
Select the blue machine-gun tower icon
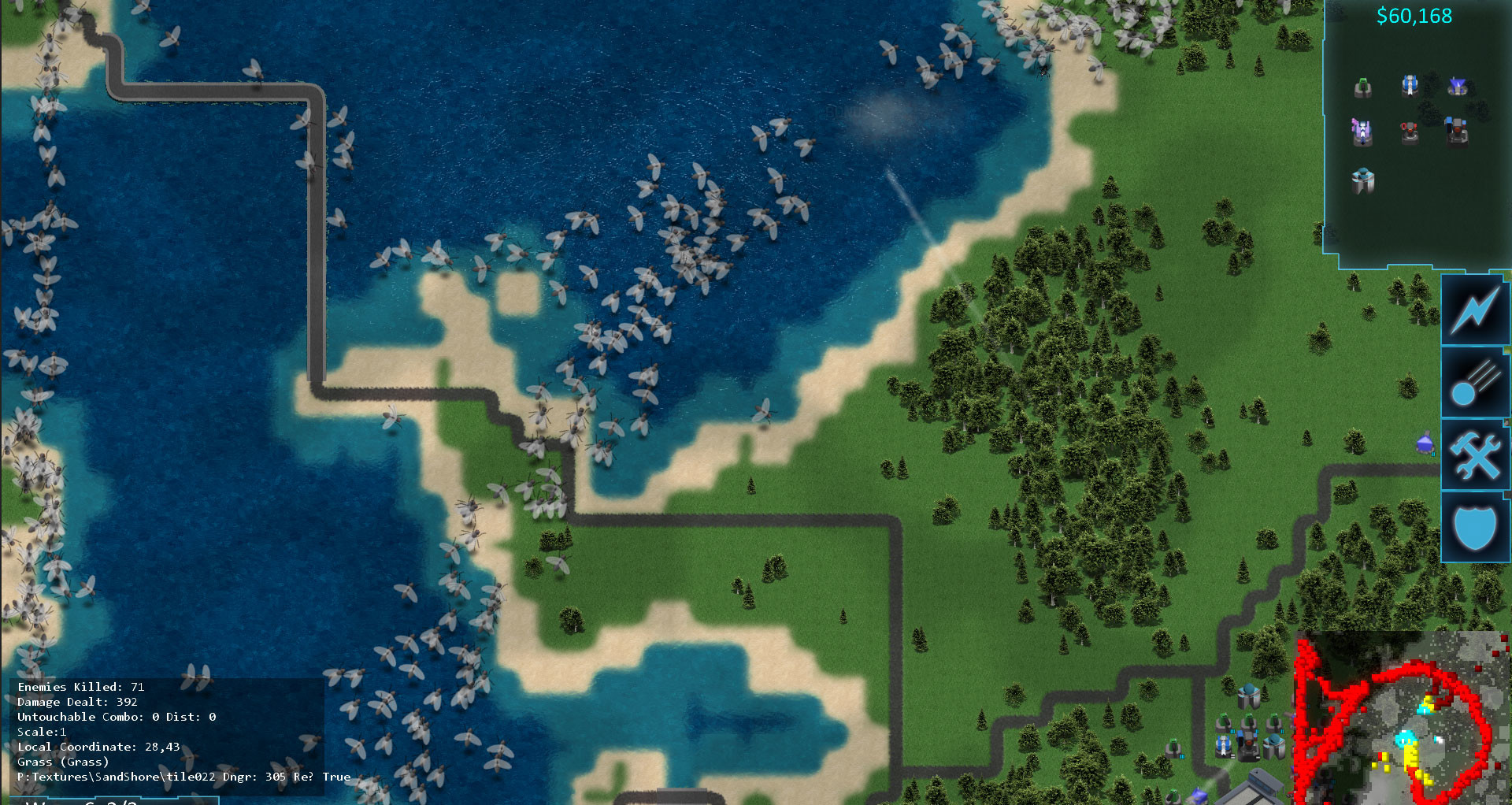[1409, 87]
